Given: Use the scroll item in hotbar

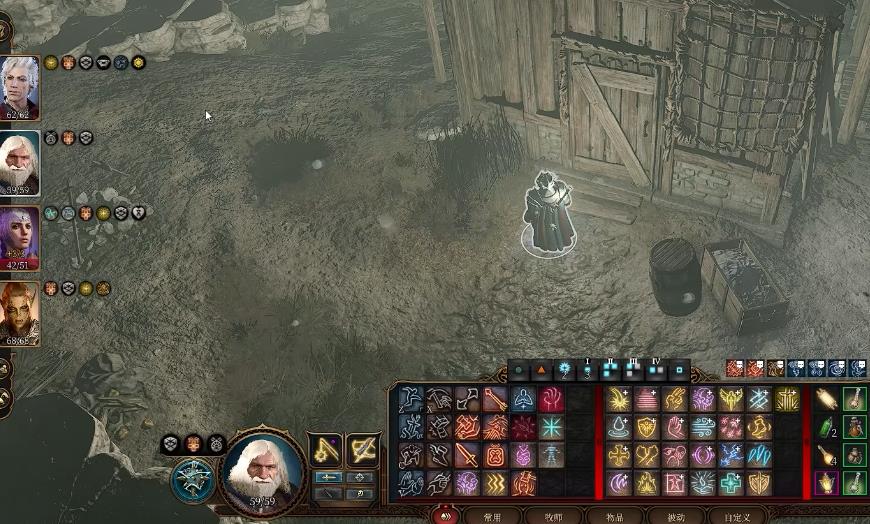Looking at the screenshot, I should [827, 400].
